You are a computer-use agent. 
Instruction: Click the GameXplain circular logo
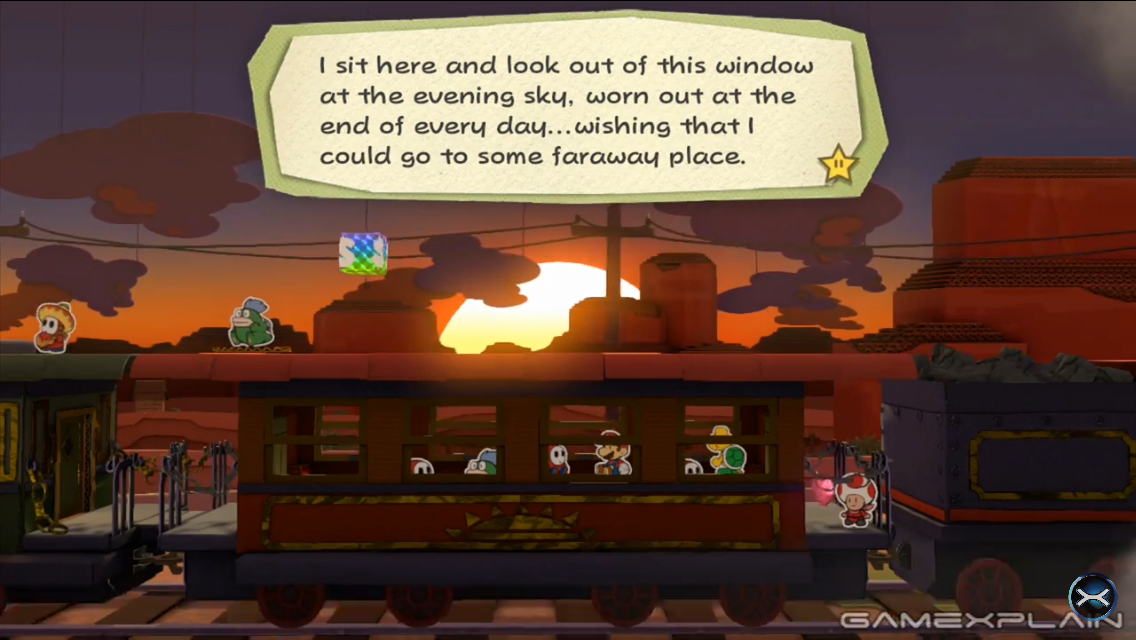(1091, 598)
